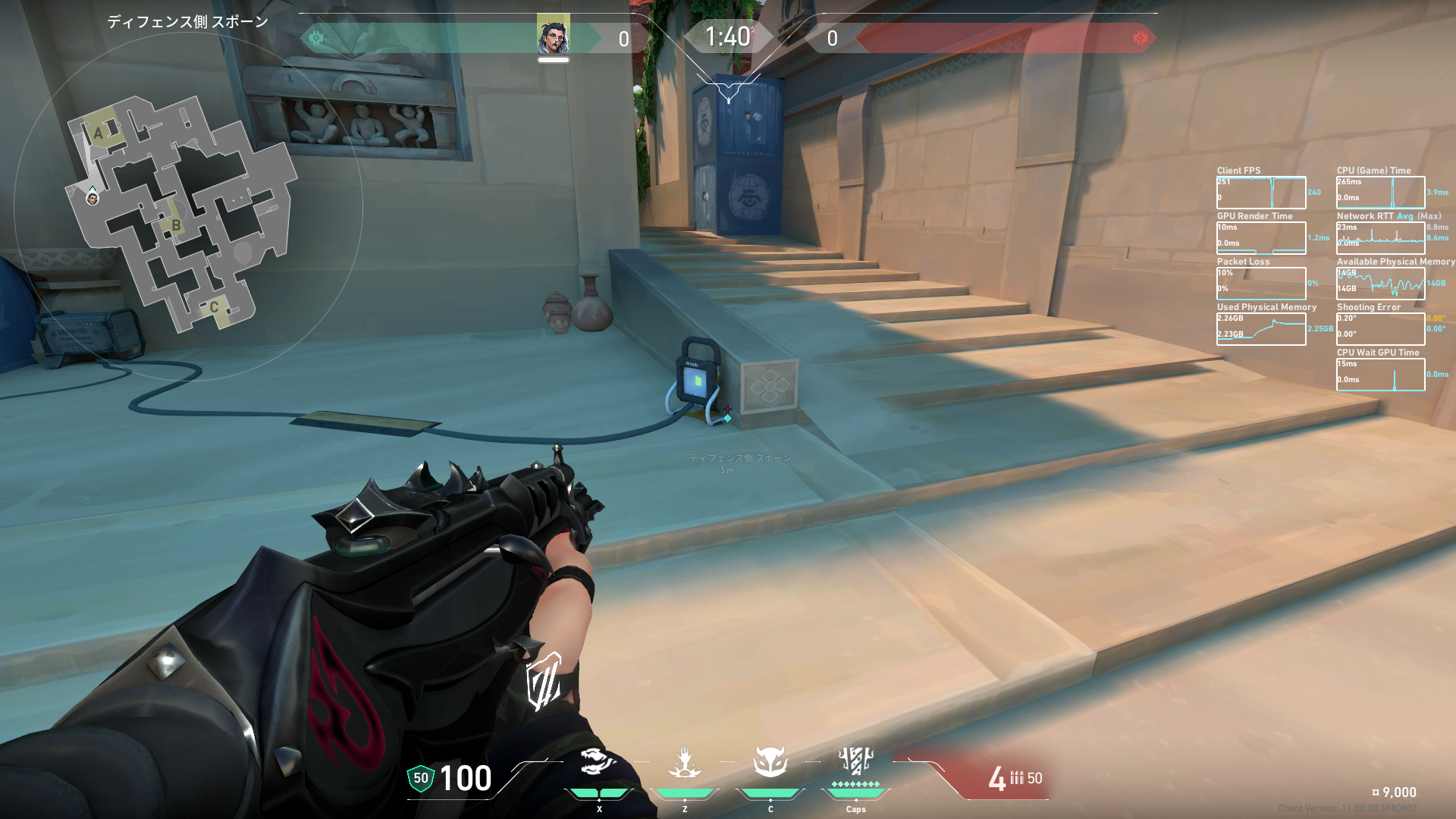Click the minimap in the corner

coord(180,212)
